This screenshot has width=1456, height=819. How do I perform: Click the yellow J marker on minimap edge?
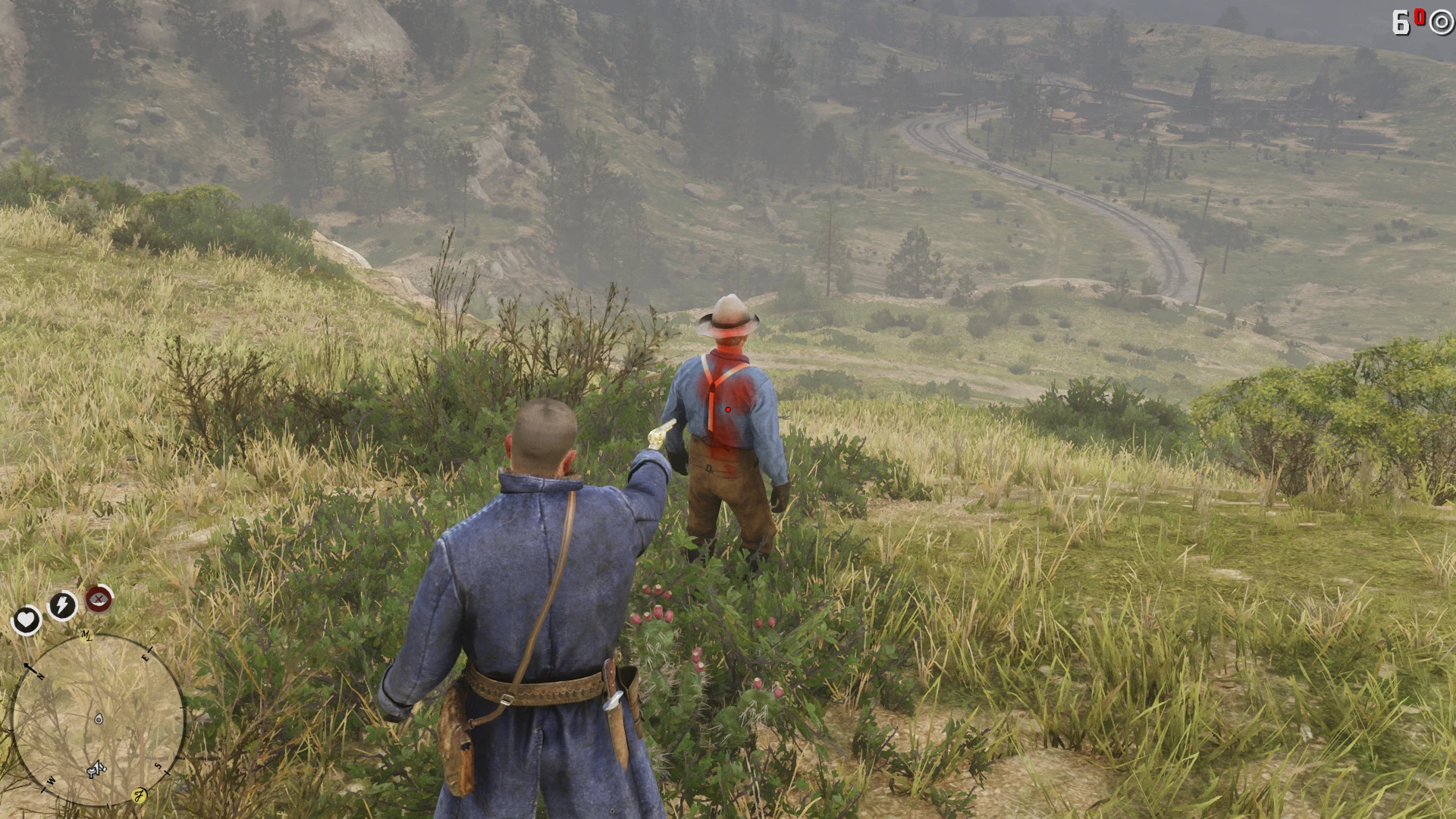(140, 795)
